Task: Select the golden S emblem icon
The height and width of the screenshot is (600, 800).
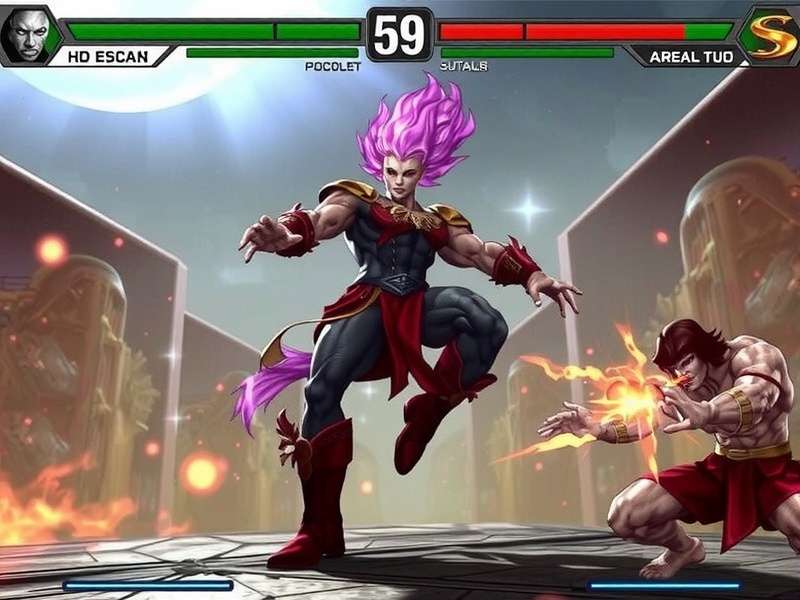Action: (773, 35)
